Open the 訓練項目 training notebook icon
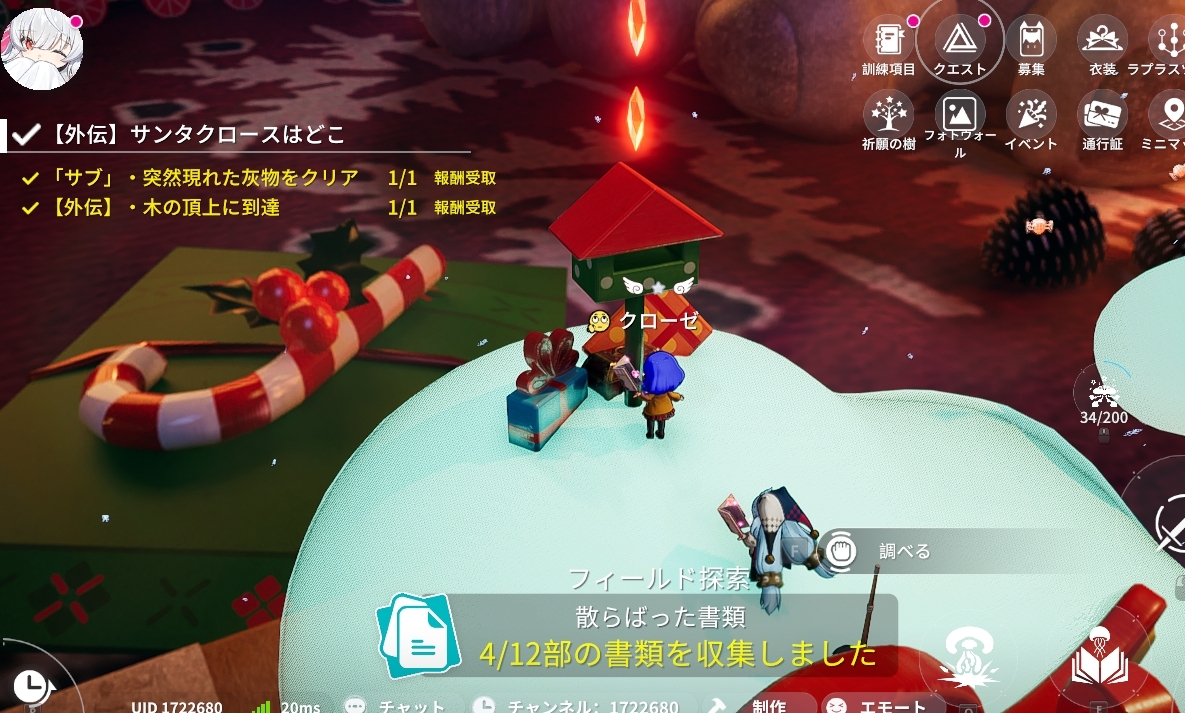Screen dimensions: 1185x713 click(888, 41)
